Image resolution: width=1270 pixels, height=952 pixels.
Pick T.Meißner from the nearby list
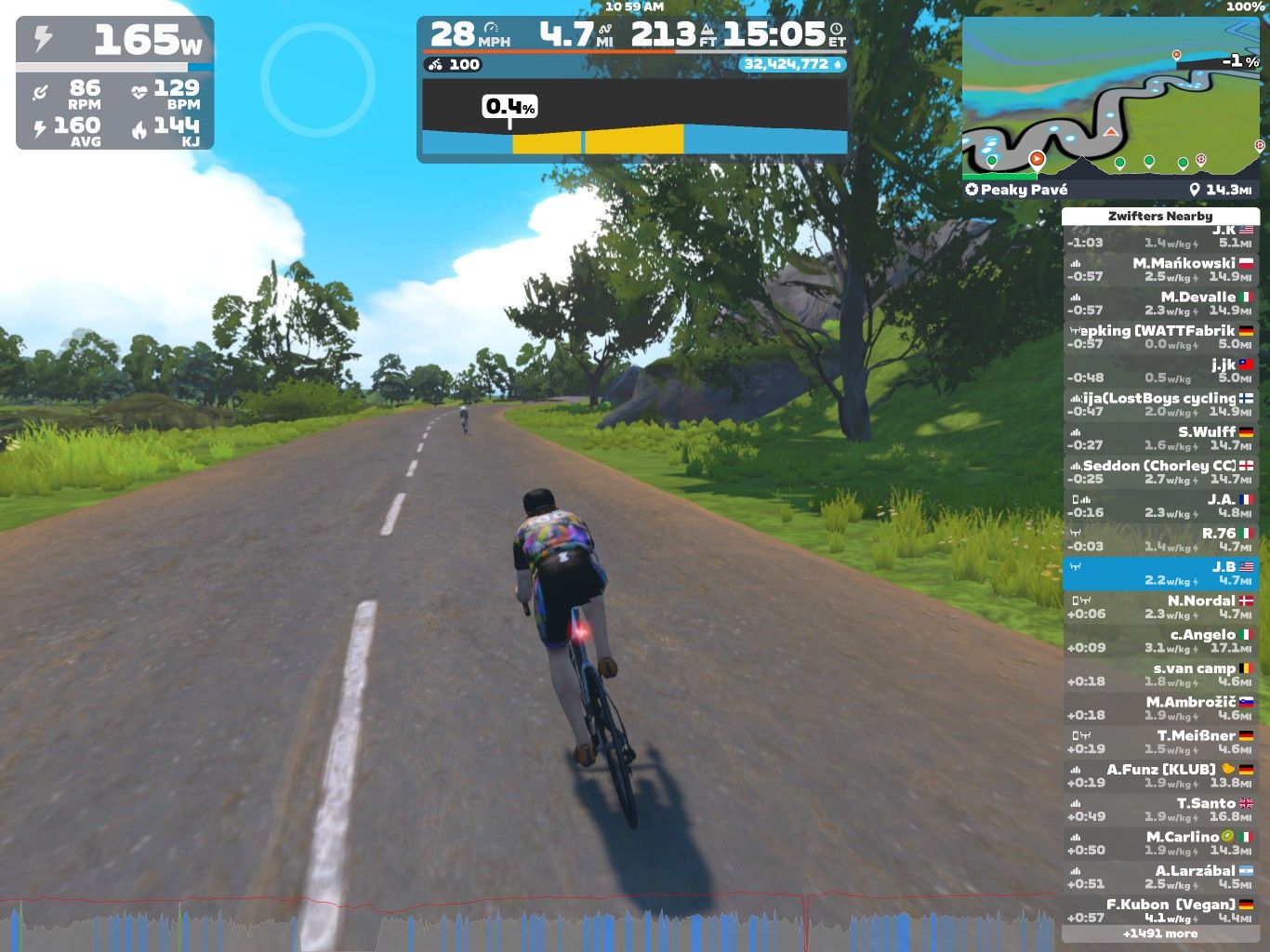coord(1159,742)
